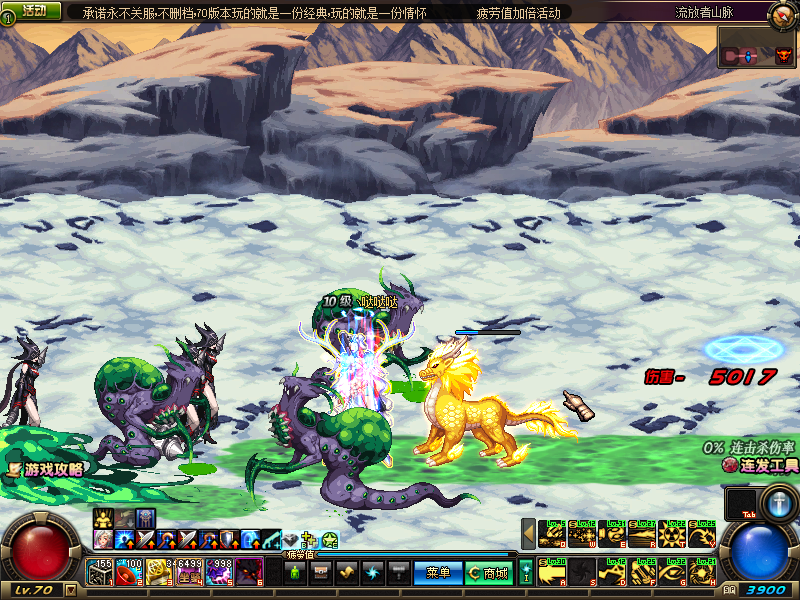800x600 pixels.
Task: Use the golden scroll item in slot 3
Action: tap(157, 572)
